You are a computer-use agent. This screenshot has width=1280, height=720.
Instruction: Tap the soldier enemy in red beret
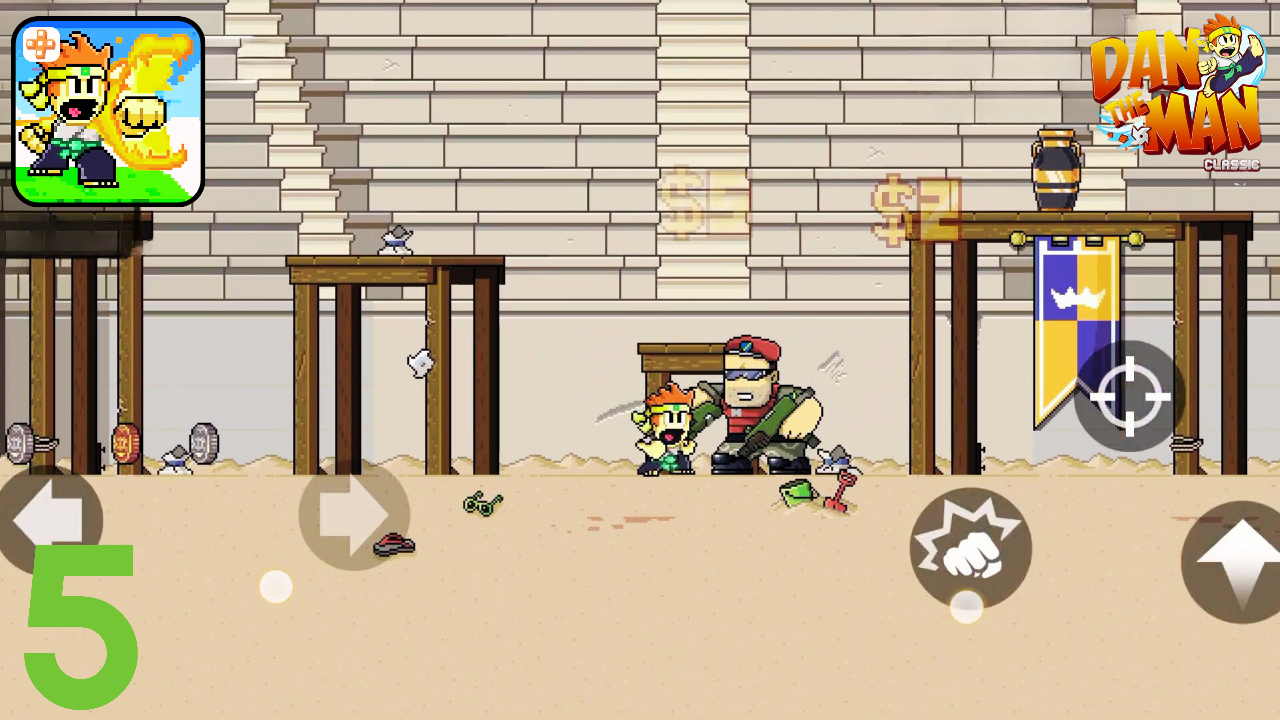coord(755,400)
